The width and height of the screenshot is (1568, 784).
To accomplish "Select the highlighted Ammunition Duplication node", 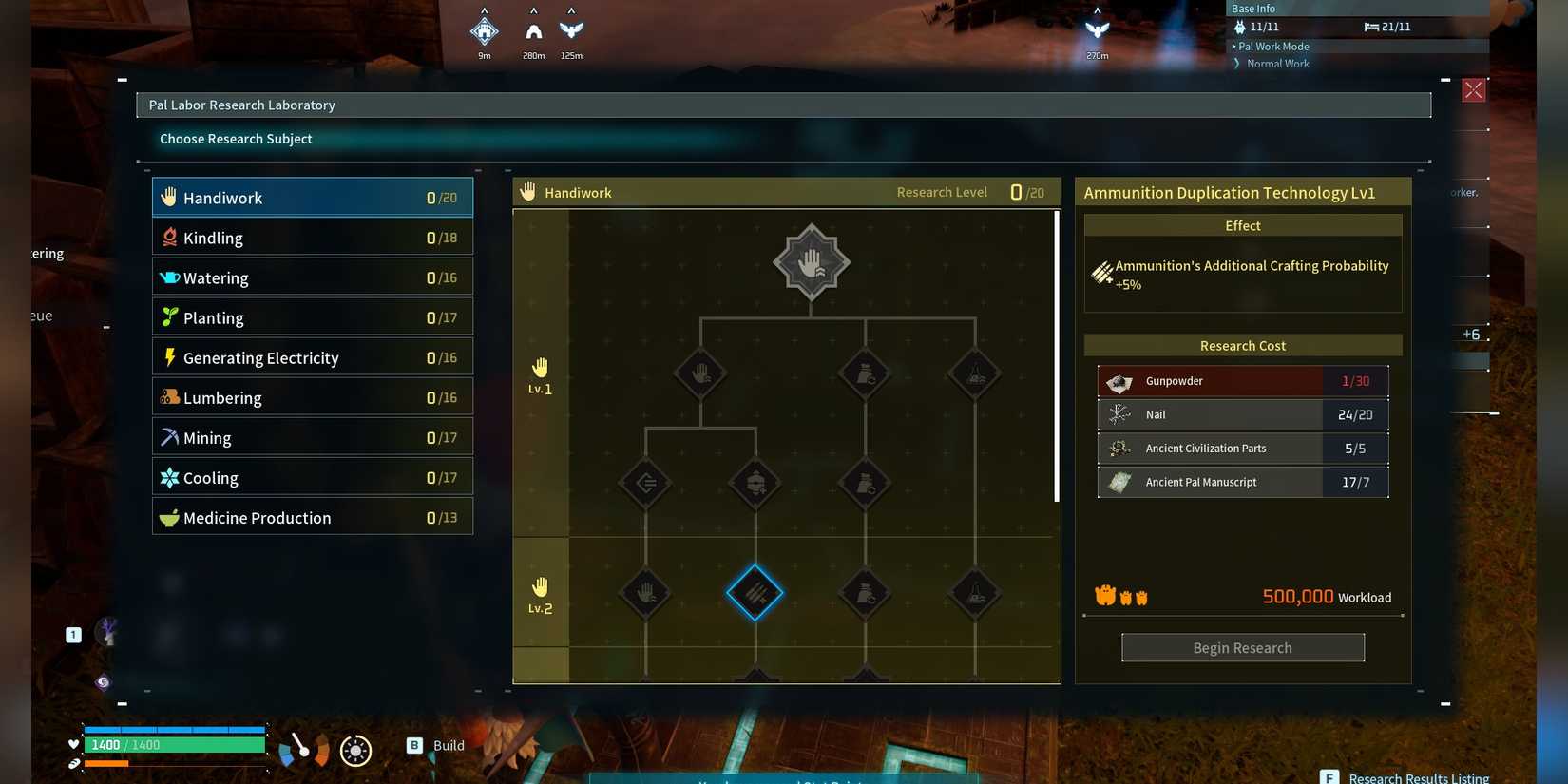I will (755, 593).
